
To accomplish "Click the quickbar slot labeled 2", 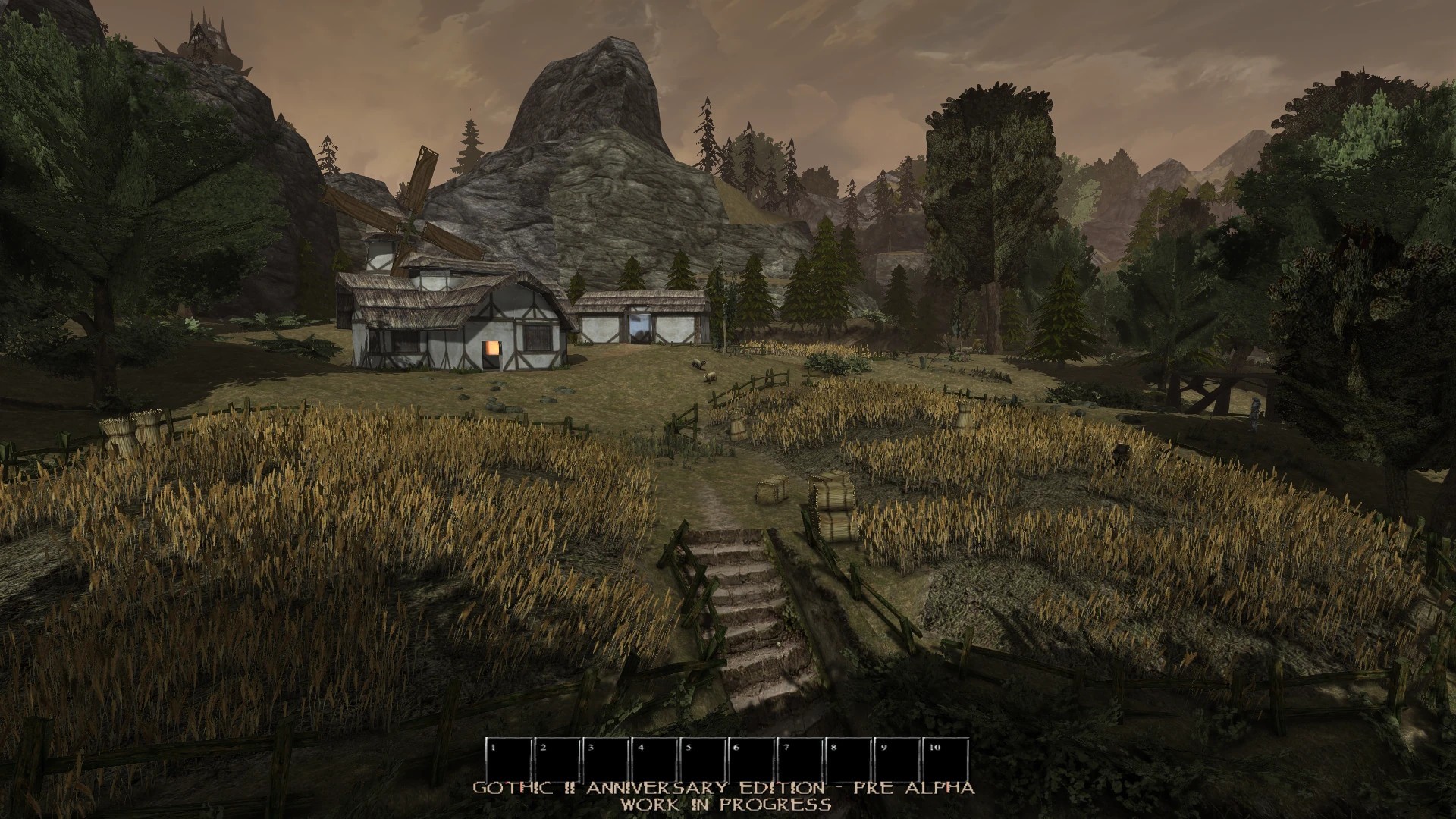I will pyautogui.click(x=557, y=761).
